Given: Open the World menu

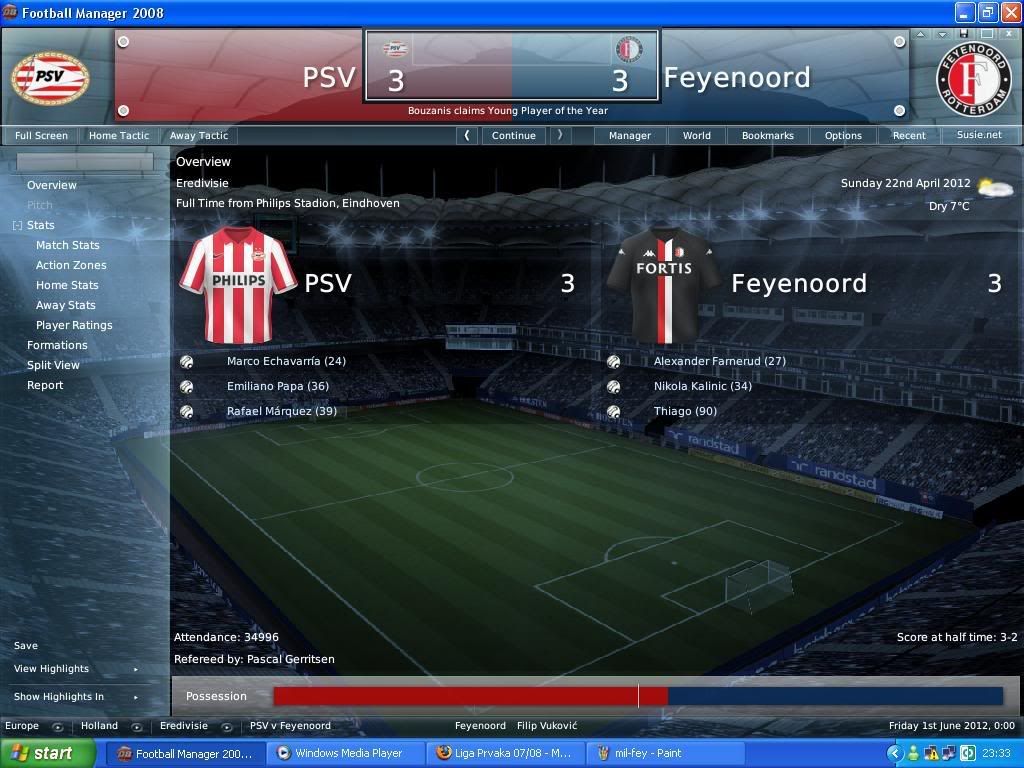Looking at the screenshot, I should 697,135.
